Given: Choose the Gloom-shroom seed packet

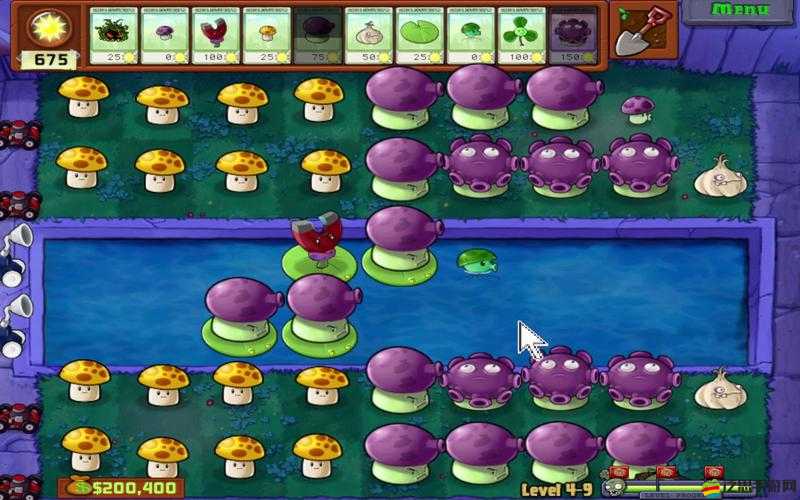Looking at the screenshot, I should 574,36.
